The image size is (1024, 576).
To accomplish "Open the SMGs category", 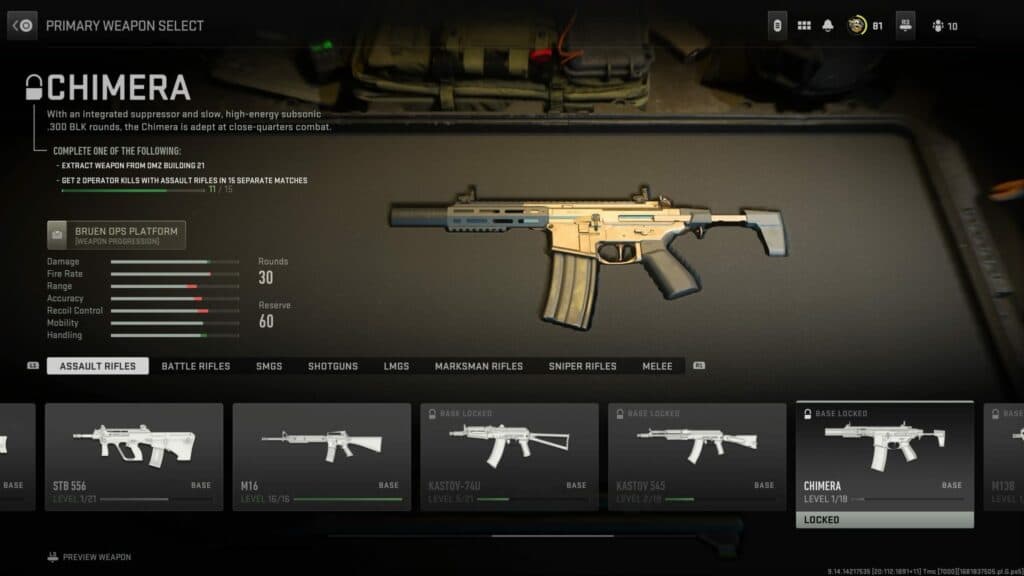I will point(269,366).
